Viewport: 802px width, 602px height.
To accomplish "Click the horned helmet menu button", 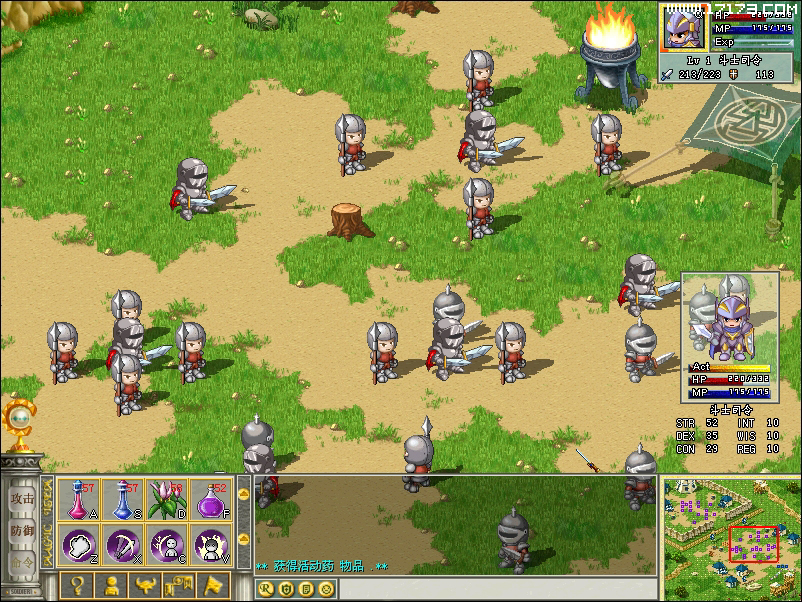I will point(146,585).
